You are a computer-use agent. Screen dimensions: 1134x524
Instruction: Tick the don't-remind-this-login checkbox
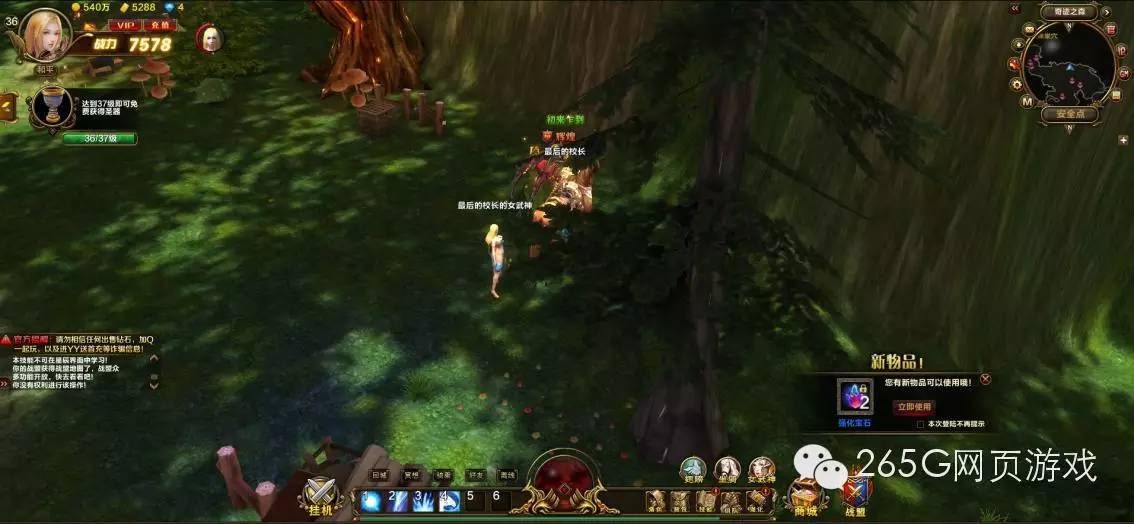click(x=920, y=424)
